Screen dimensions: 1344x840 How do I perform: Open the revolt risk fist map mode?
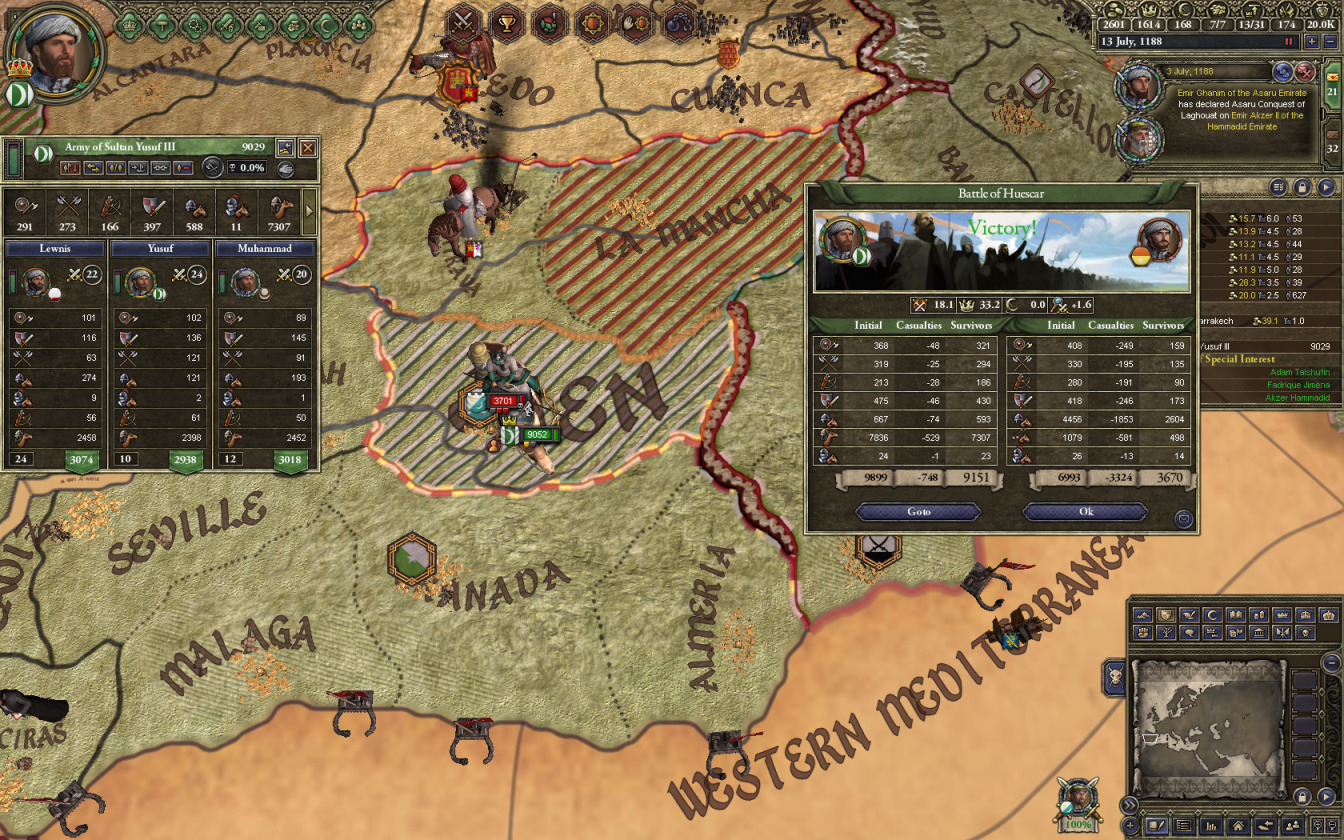(x=1143, y=633)
